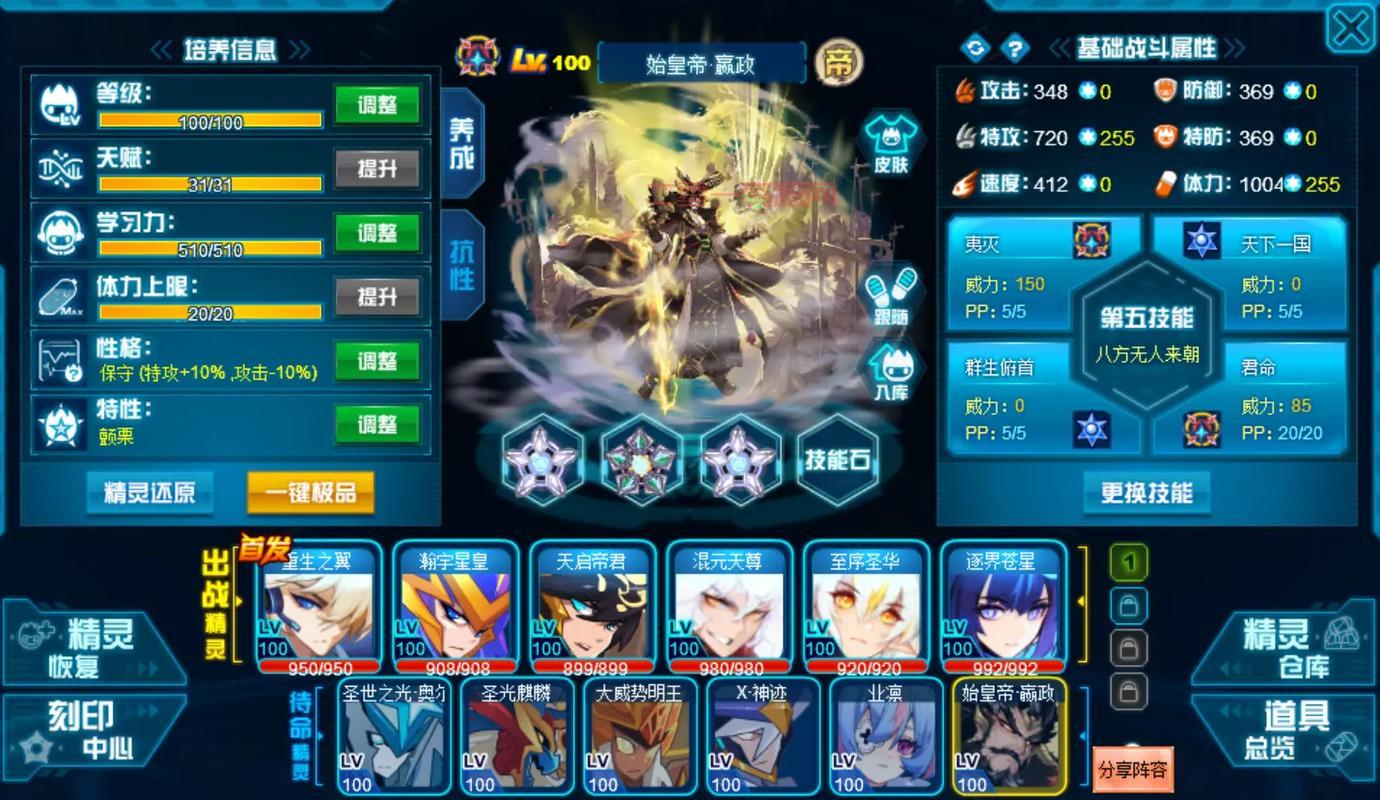This screenshot has width=1380, height=800.
Task: Click the 精灵还原 restore button
Action: 150,492
